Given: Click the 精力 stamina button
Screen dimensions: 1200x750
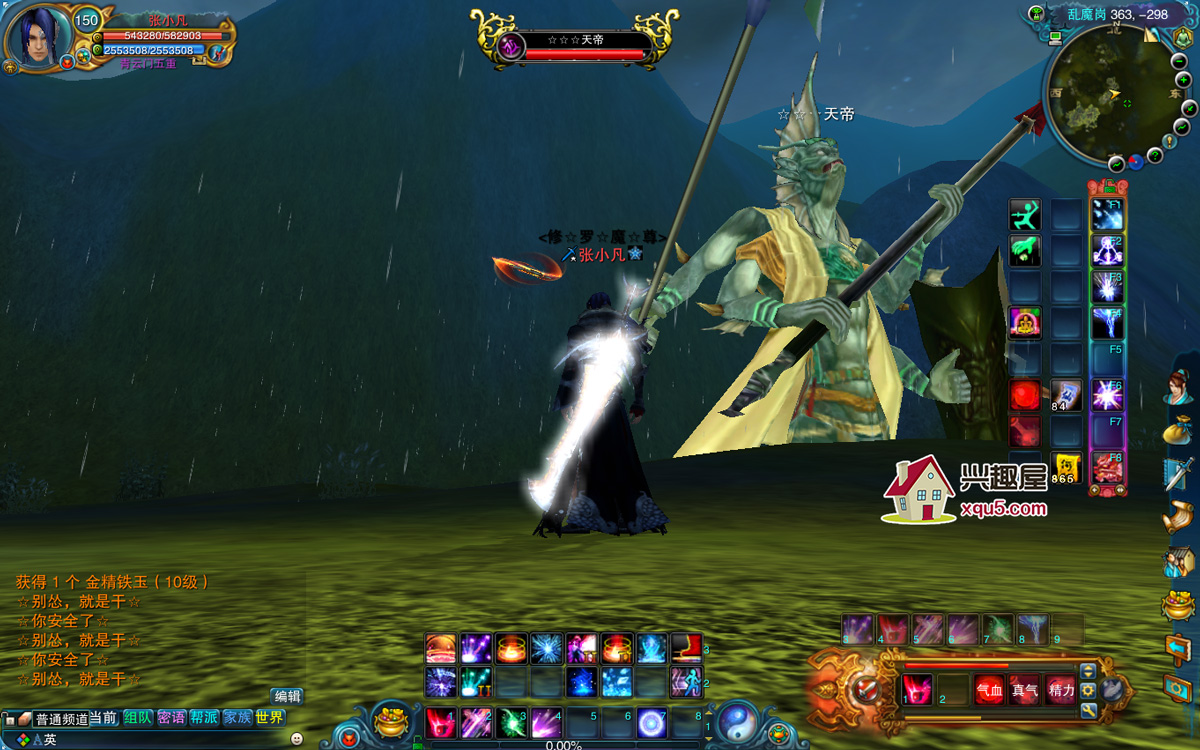Looking at the screenshot, I should 1061,690.
